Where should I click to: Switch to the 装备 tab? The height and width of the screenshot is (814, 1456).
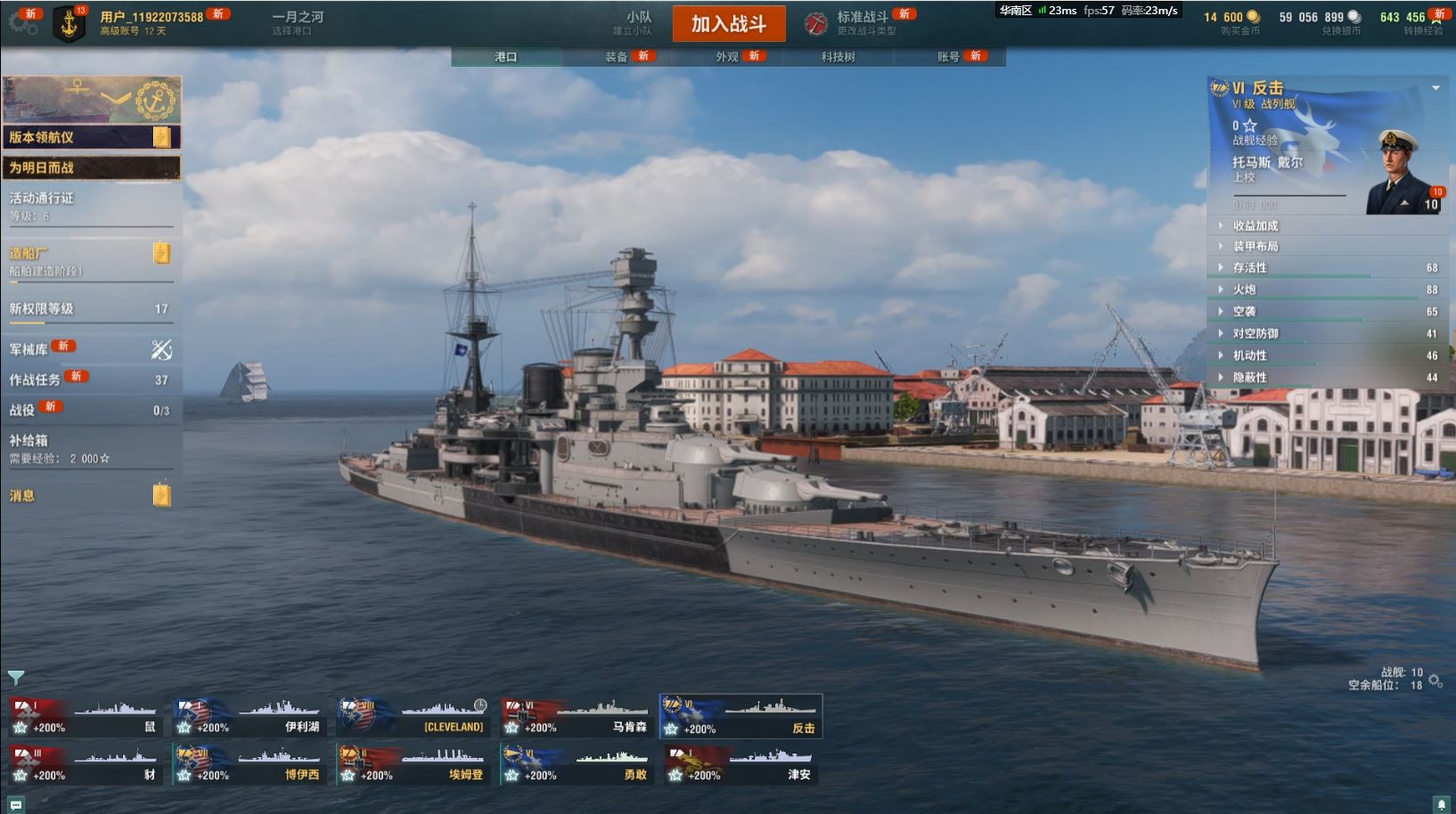coord(616,57)
